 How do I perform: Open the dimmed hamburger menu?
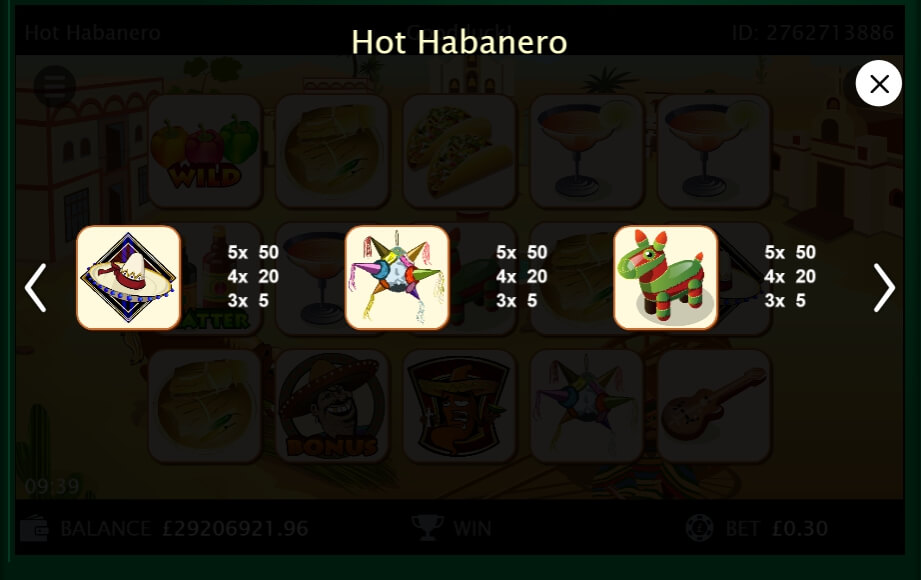tap(54, 86)
